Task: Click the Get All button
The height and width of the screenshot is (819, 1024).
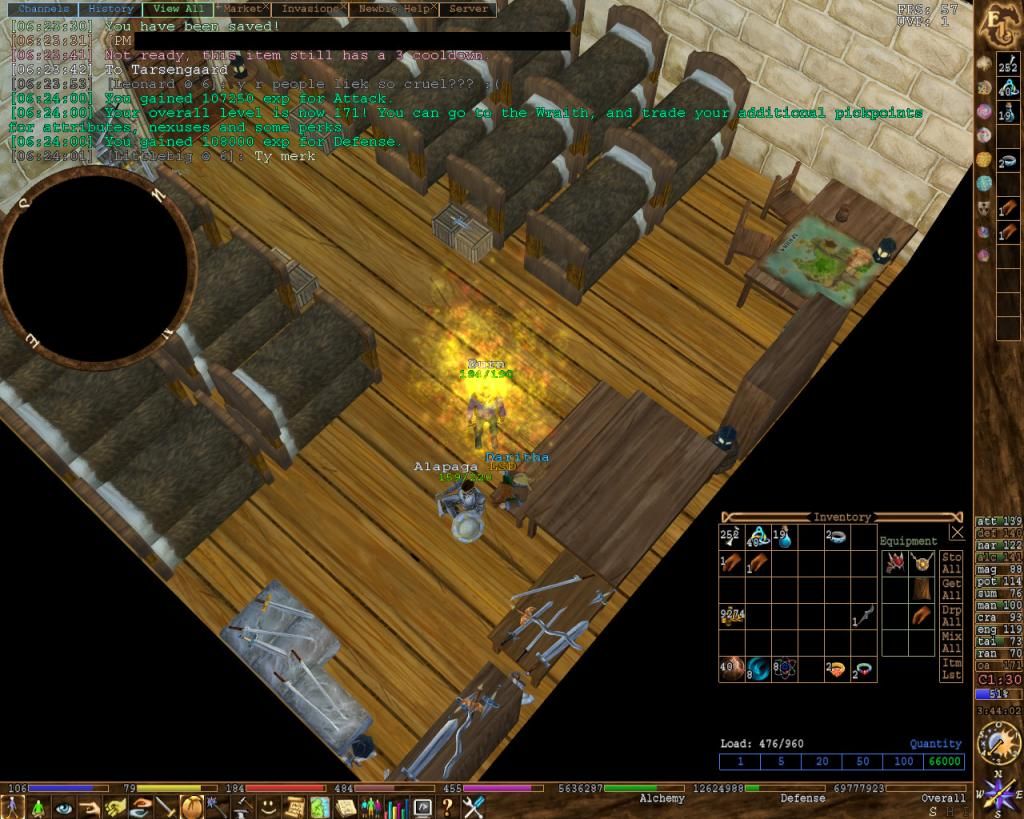Action: click(952, 590)
